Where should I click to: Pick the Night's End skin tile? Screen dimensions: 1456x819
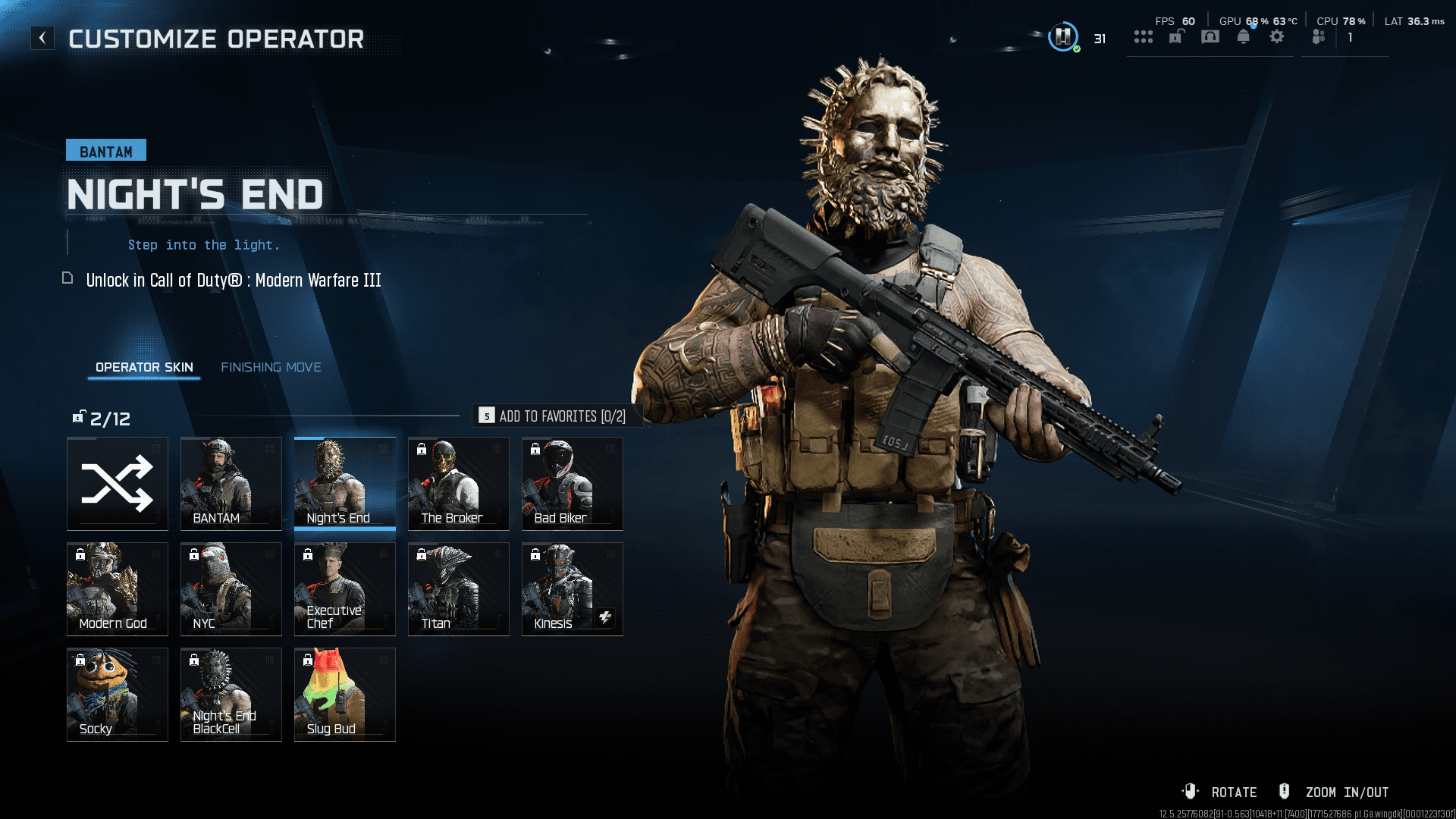pos(345,484)
